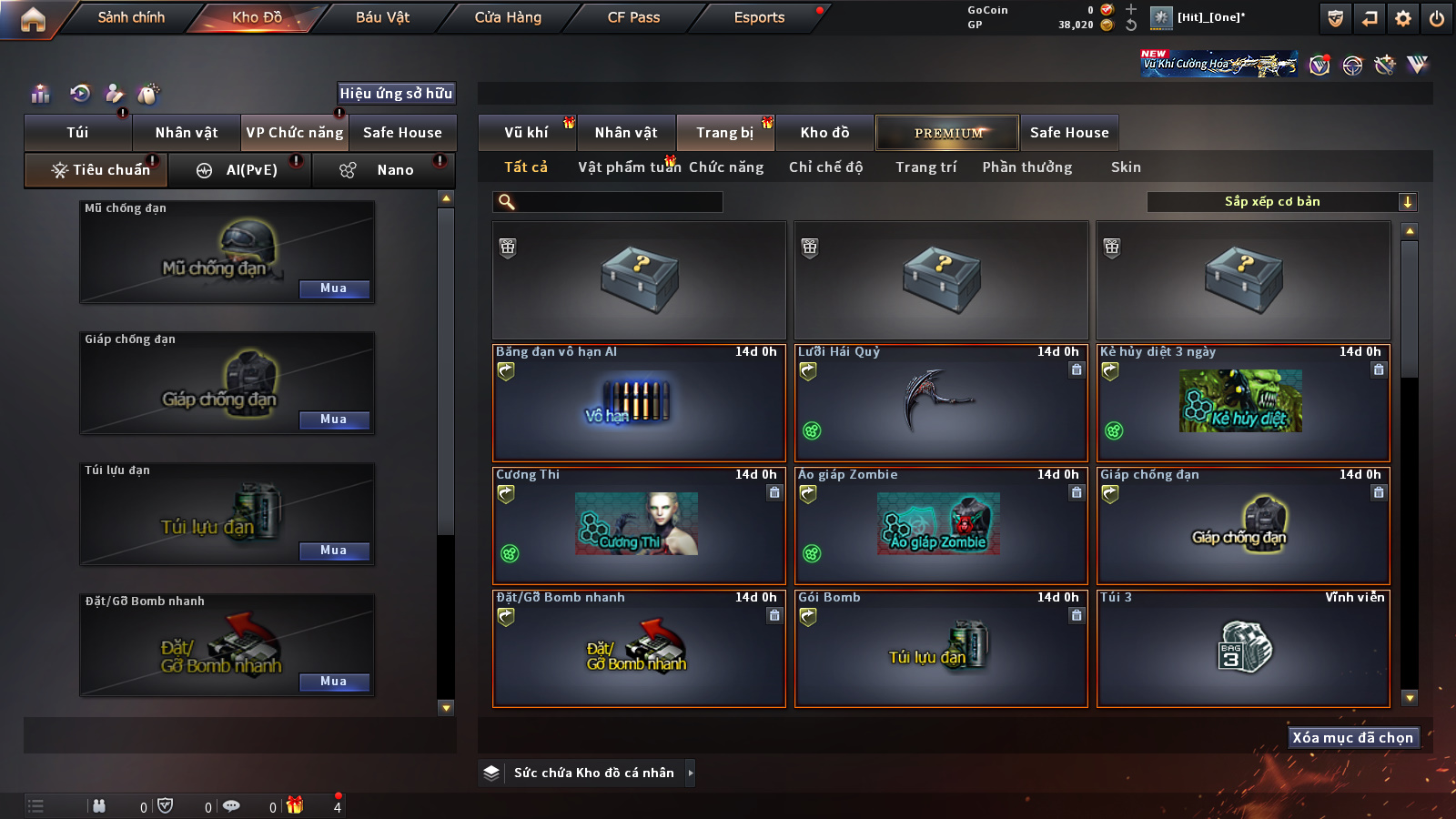Click the home icon
Viewport: 1456px width, 819px height.
[x=33, y=19]
